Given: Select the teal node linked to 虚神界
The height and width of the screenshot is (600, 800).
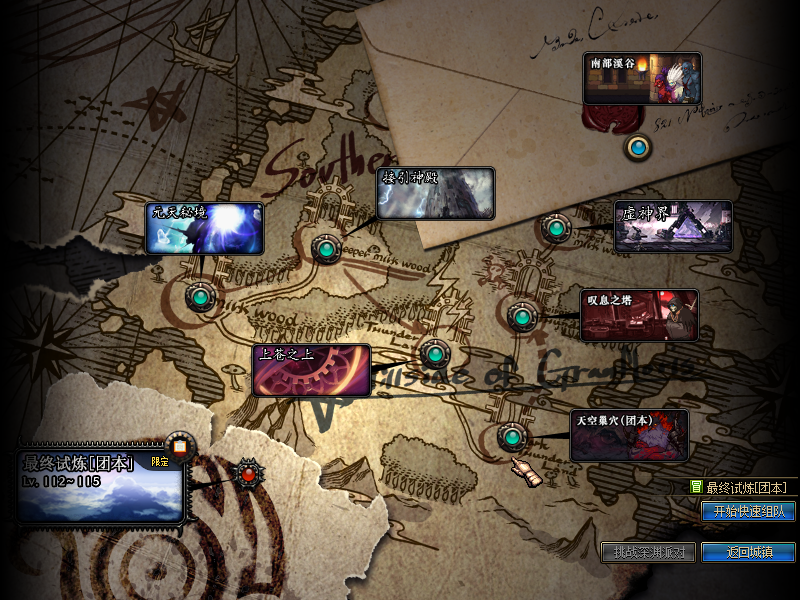Looking at the screenshot, I should [555, 228].
